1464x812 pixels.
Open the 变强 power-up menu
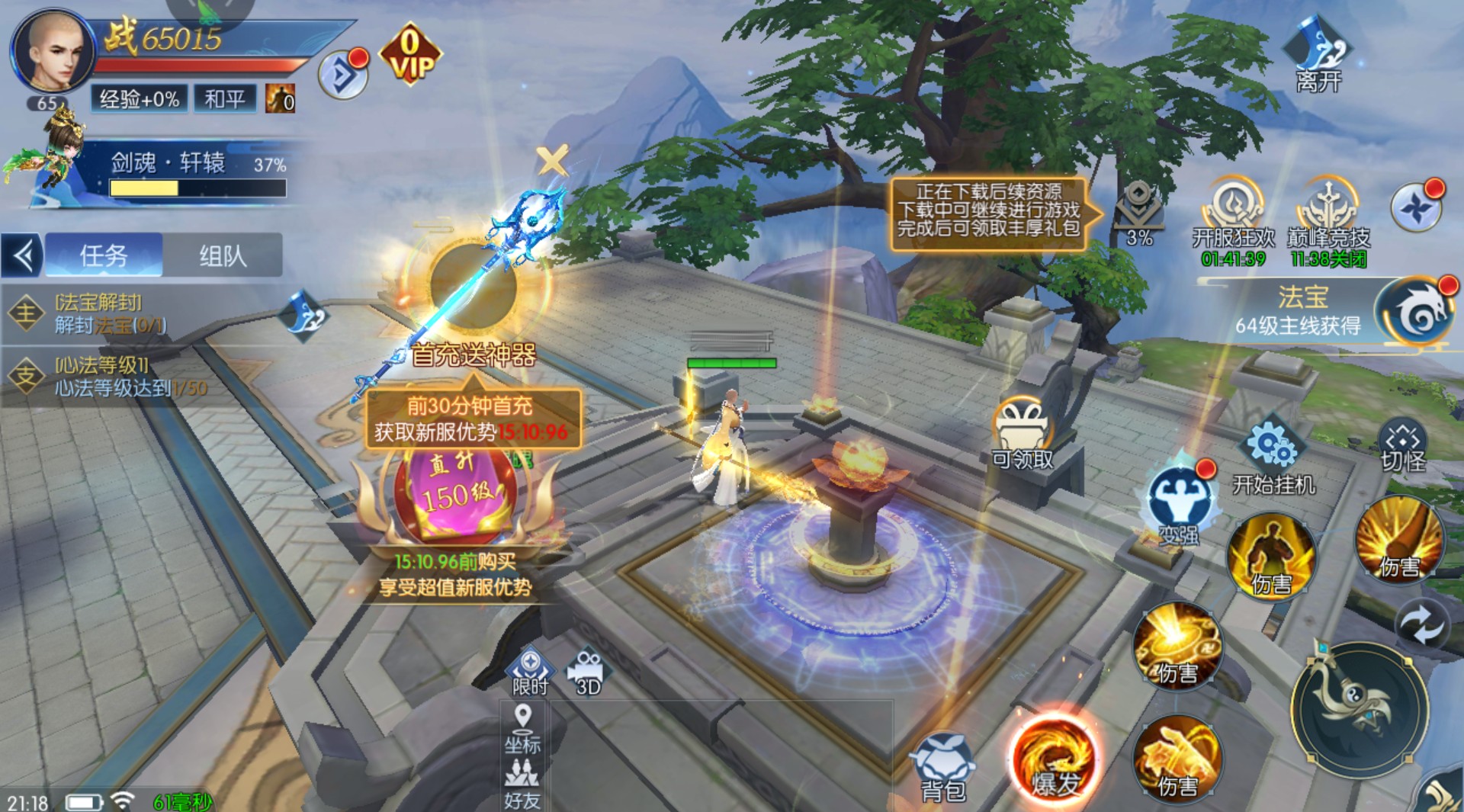pos(1180,505)
